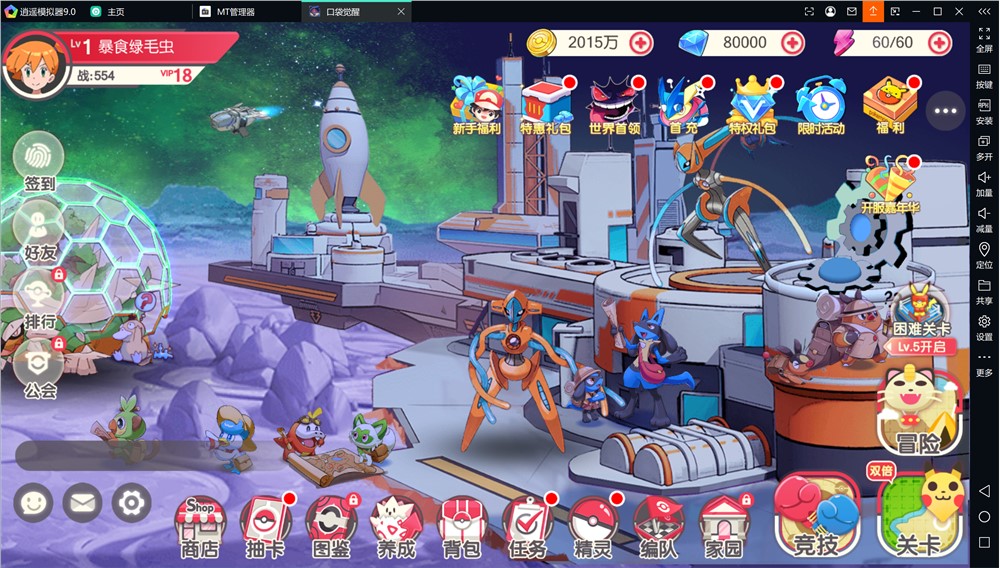Open the 限时活动 limited-time event
Screen dimensions: 1000x568
tap(821, 105)
